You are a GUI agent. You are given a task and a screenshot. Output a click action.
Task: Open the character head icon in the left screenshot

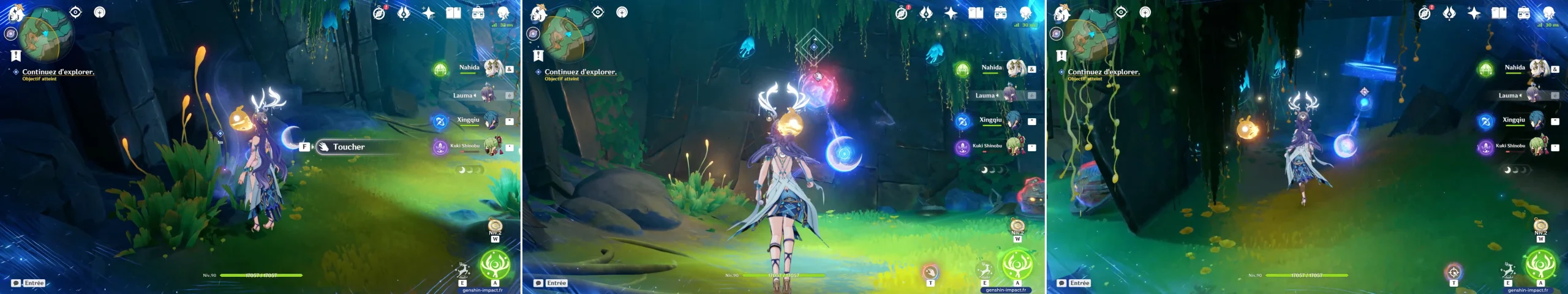(x=503, y=13)
